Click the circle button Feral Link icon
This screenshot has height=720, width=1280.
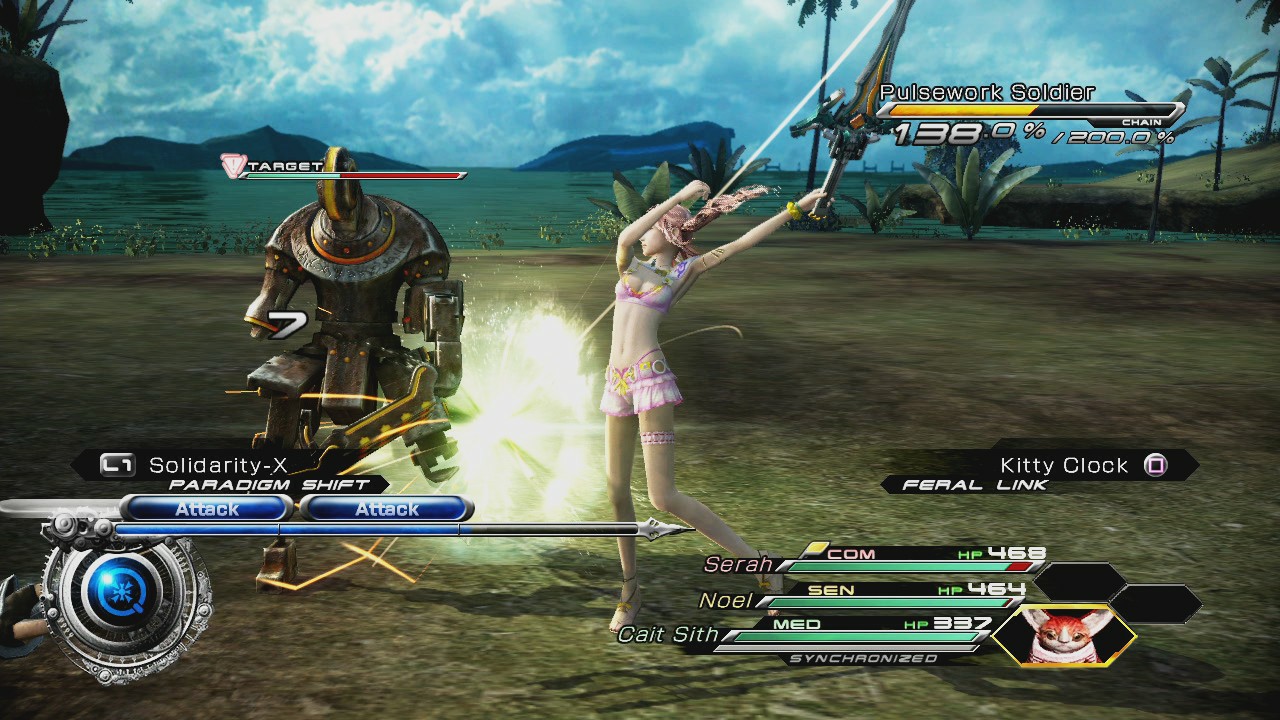[x=1158, y=463]
